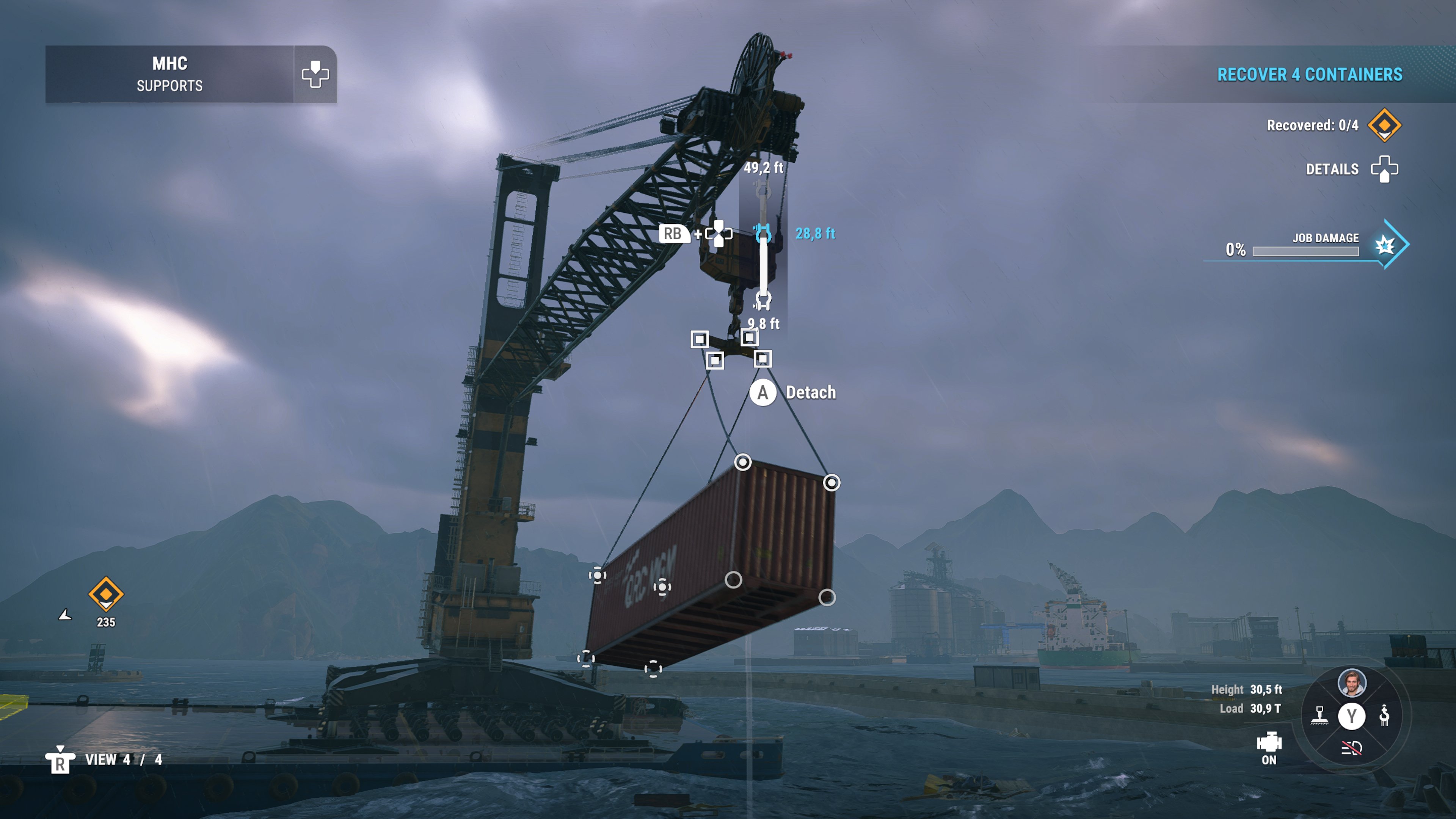Toggle the crossed-out headlights icon

[x=1351, y=748]
